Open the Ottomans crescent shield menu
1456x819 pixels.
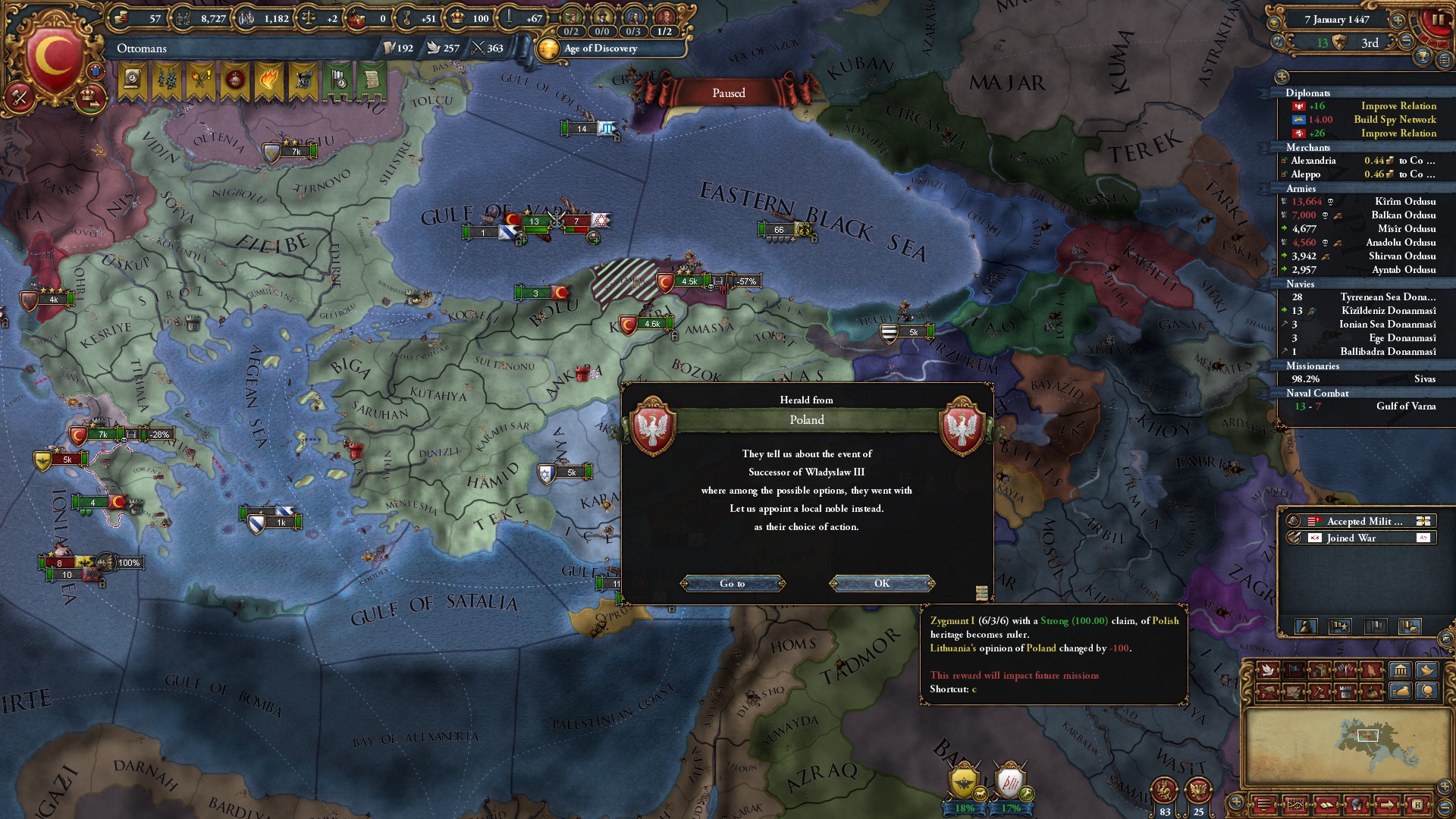55,56
